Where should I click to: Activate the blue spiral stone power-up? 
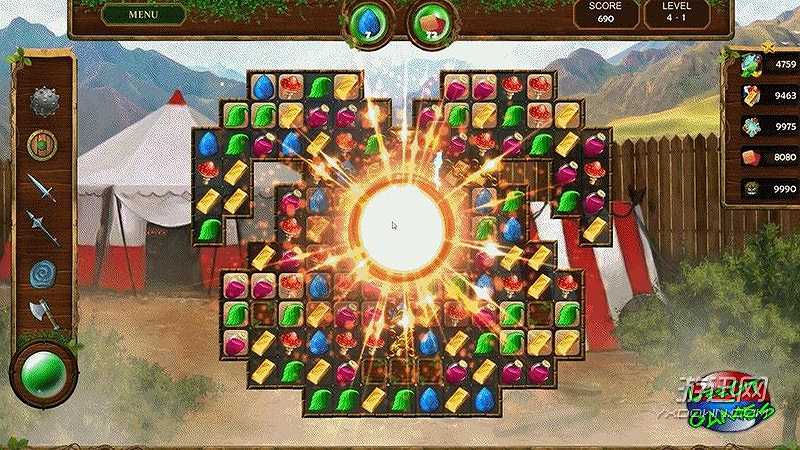43,271
